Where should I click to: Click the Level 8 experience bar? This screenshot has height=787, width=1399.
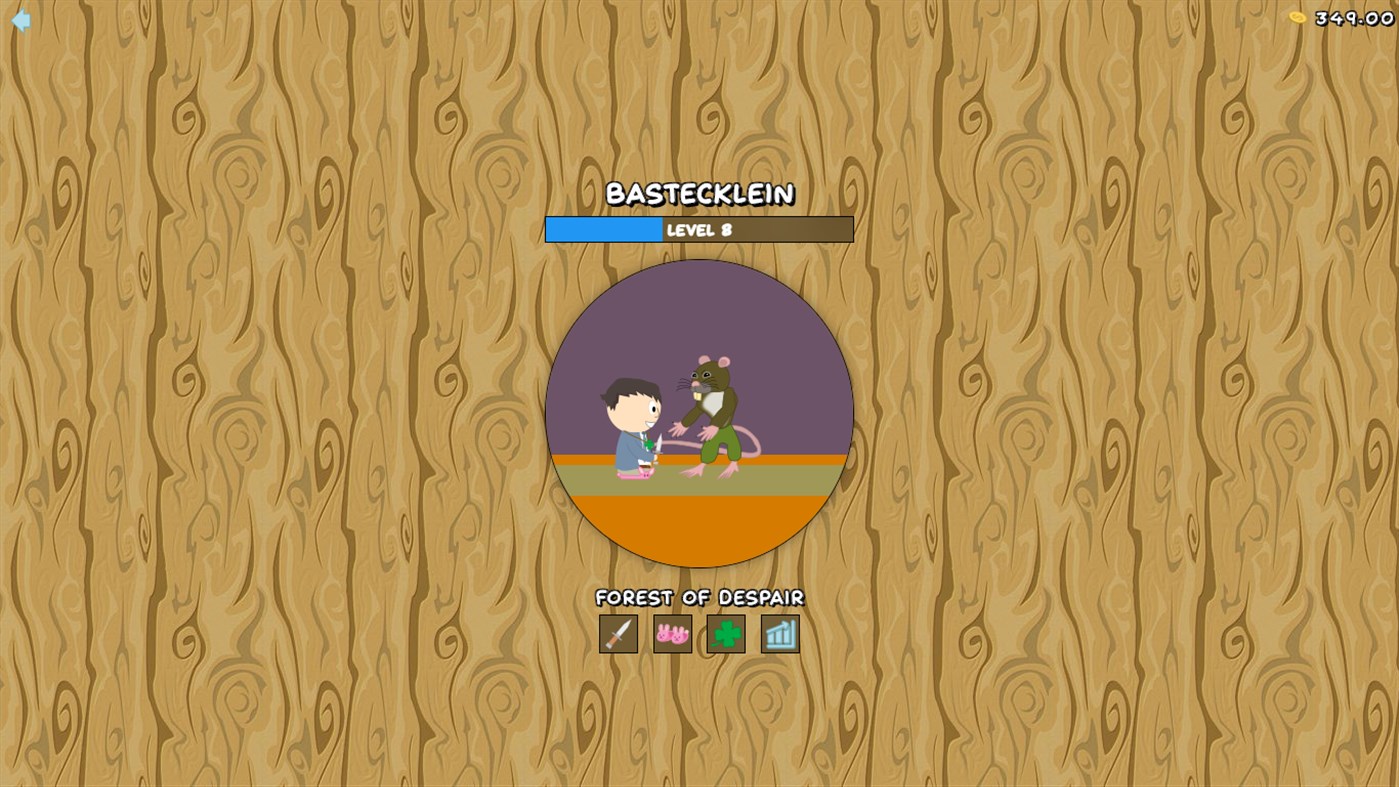699,229
